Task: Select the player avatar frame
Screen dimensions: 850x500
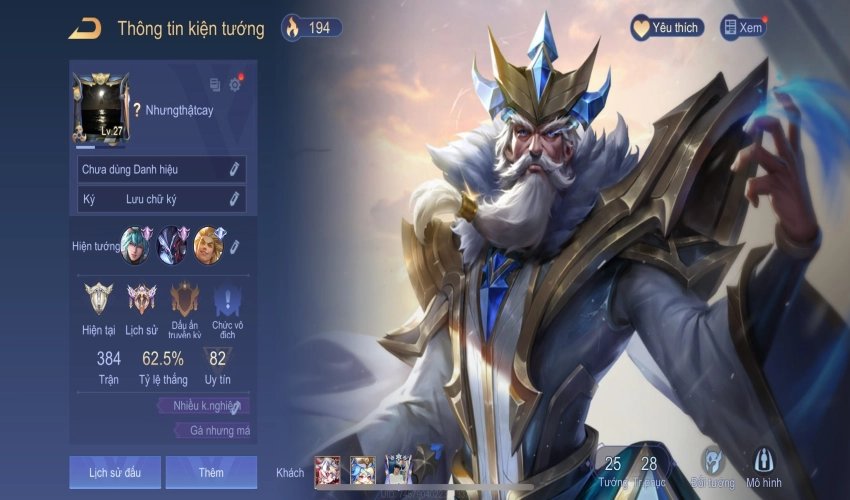Action: coord(101,108)
